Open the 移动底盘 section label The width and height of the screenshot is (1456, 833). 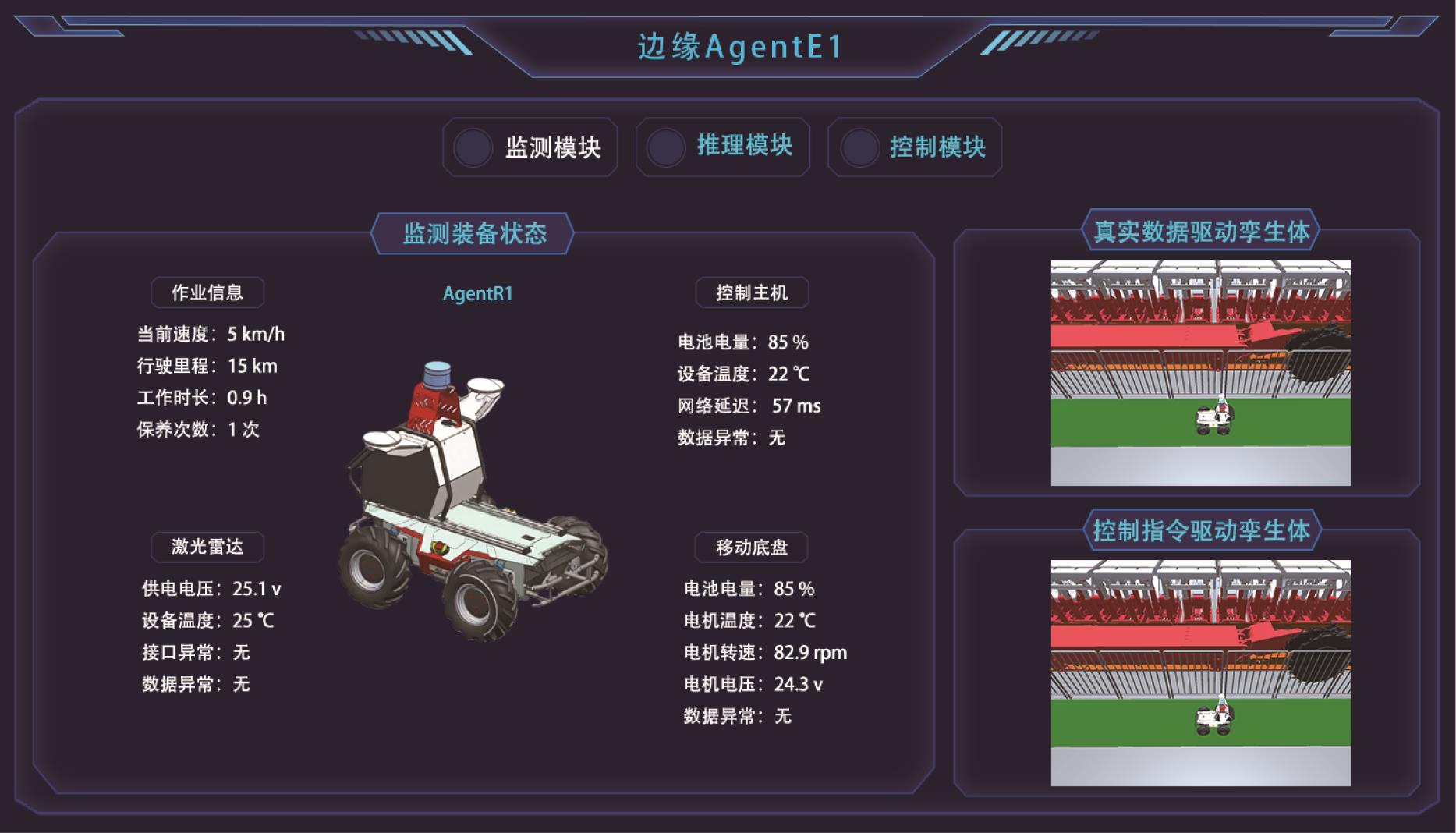(x=752, y=548)
